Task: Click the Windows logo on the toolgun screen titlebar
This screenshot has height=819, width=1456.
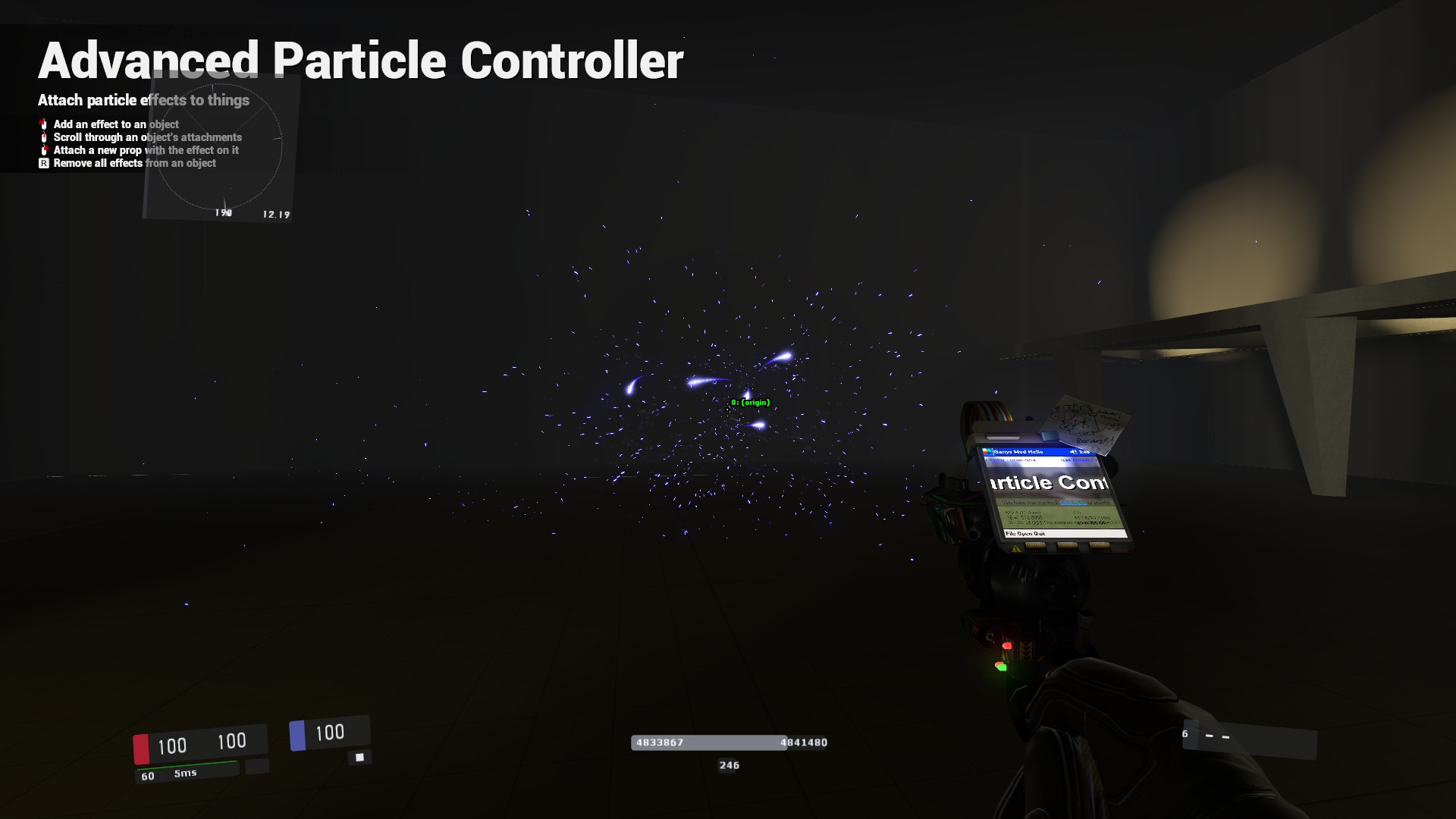Action: coord(987,450)
